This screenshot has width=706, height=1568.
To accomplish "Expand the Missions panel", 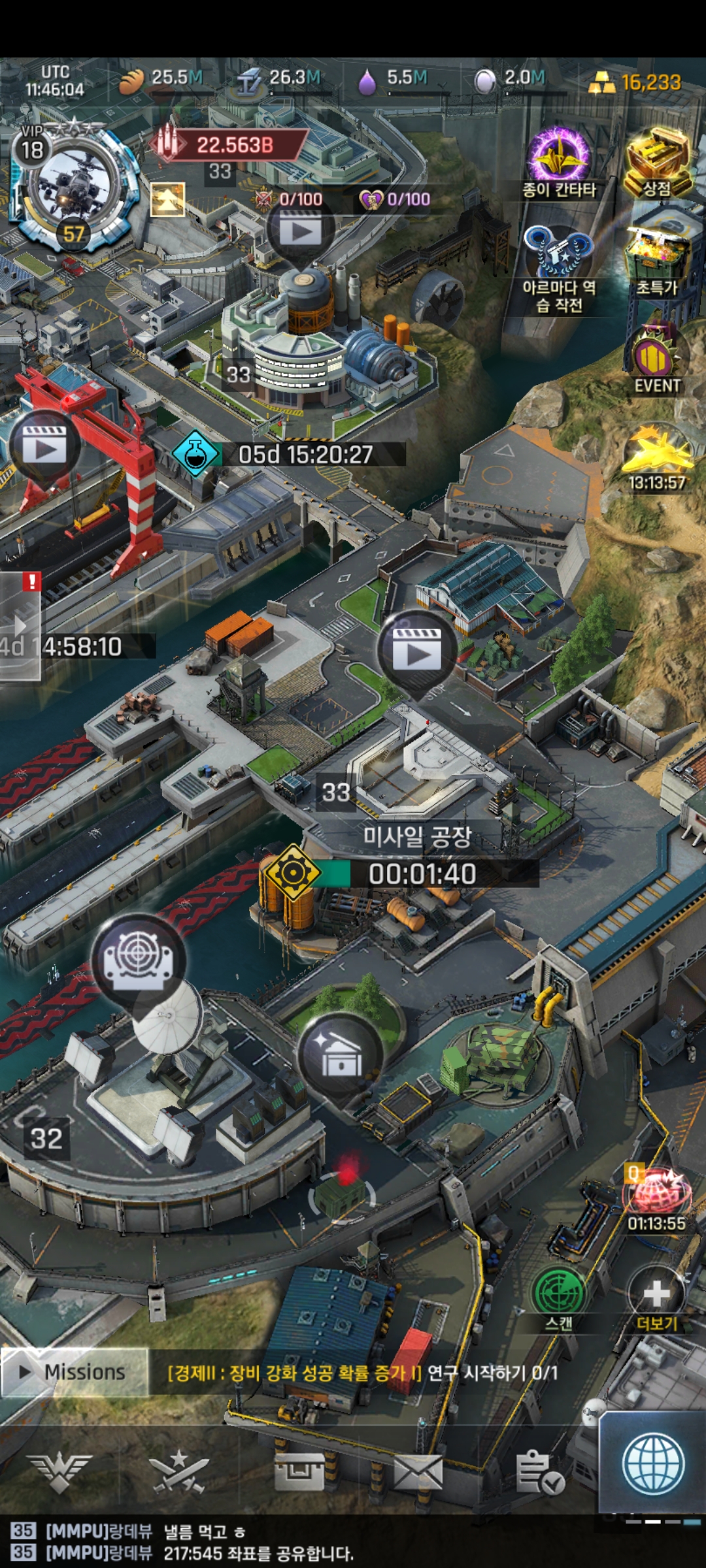I will point(75,1371).
